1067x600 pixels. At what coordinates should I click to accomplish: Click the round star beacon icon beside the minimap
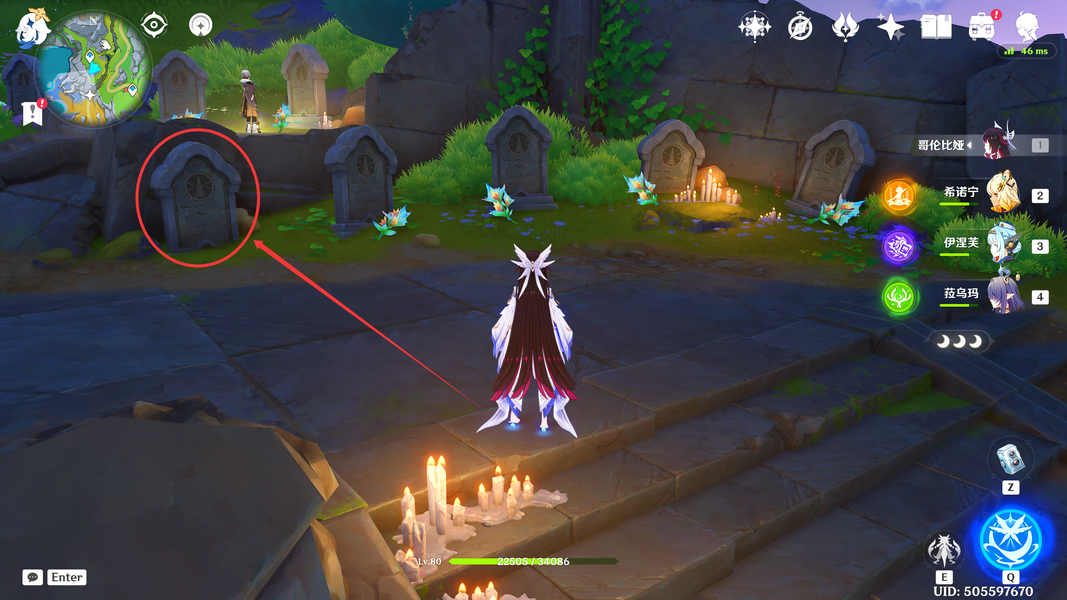(x=201, y=25)
